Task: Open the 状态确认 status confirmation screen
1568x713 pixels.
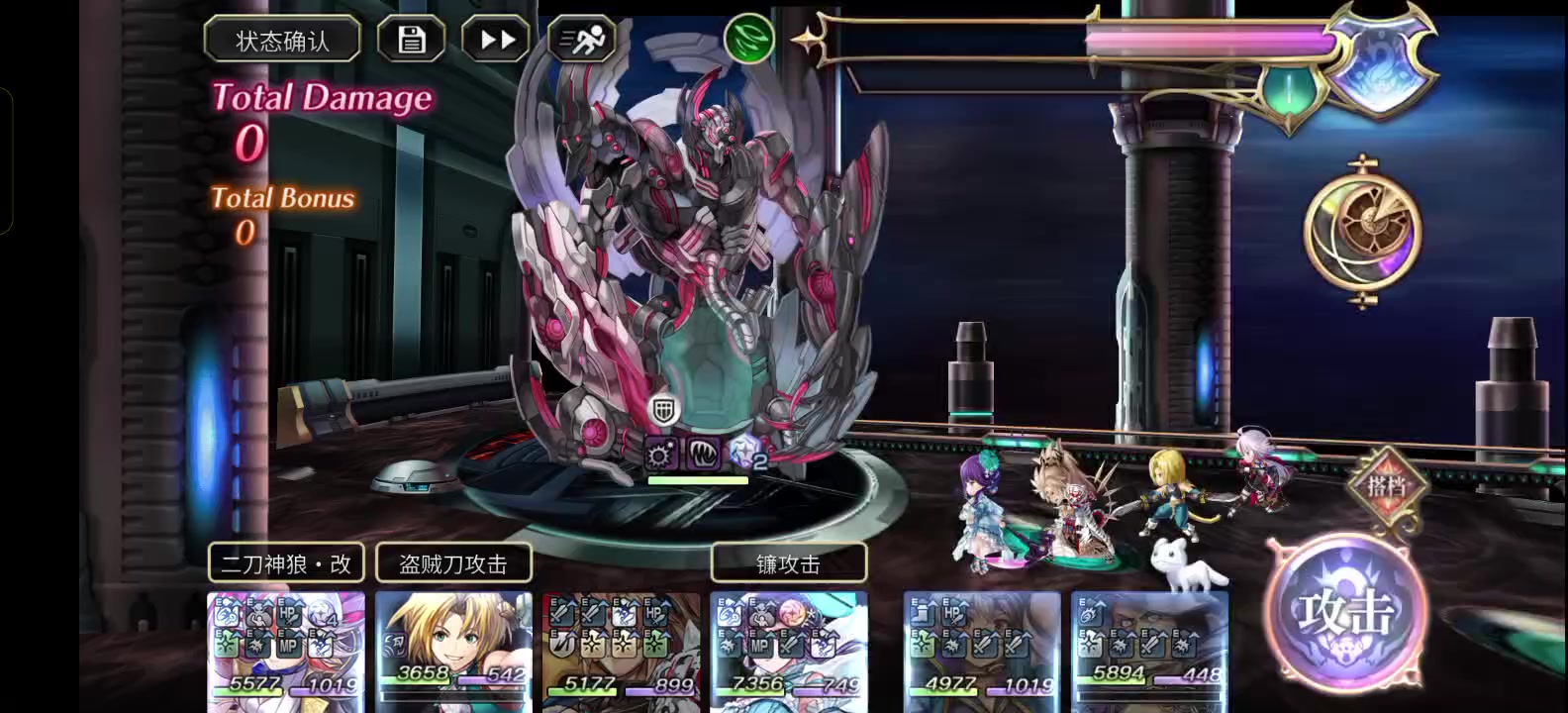Action: [281, 42]
